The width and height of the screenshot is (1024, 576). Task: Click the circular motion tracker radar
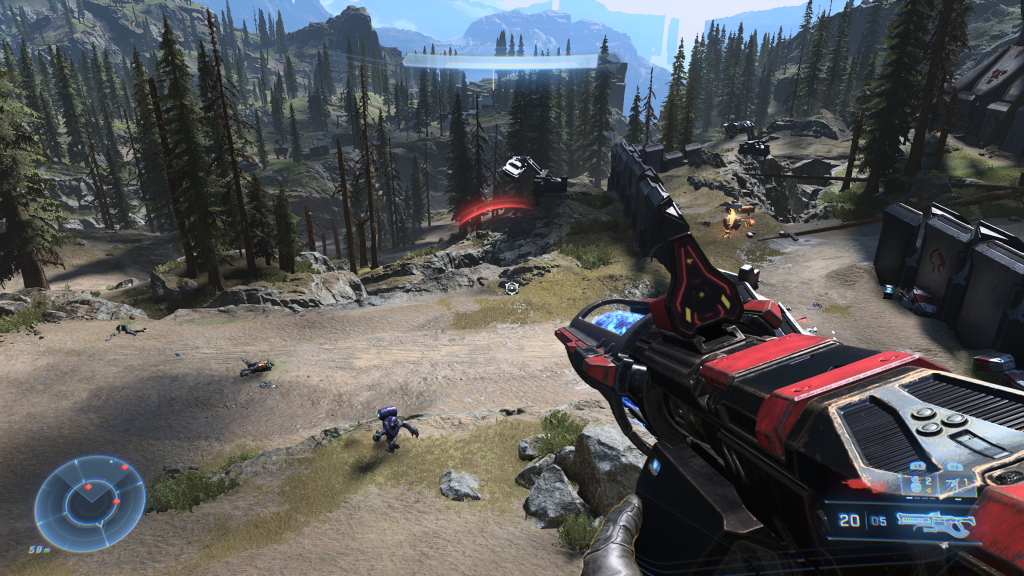pyautogui.click(x=89, y=503)
